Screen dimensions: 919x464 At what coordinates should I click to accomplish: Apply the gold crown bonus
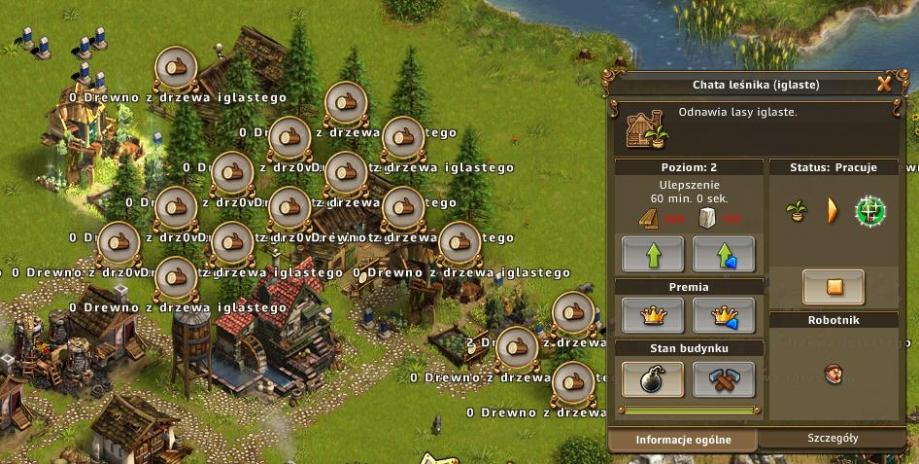point(653,316)
